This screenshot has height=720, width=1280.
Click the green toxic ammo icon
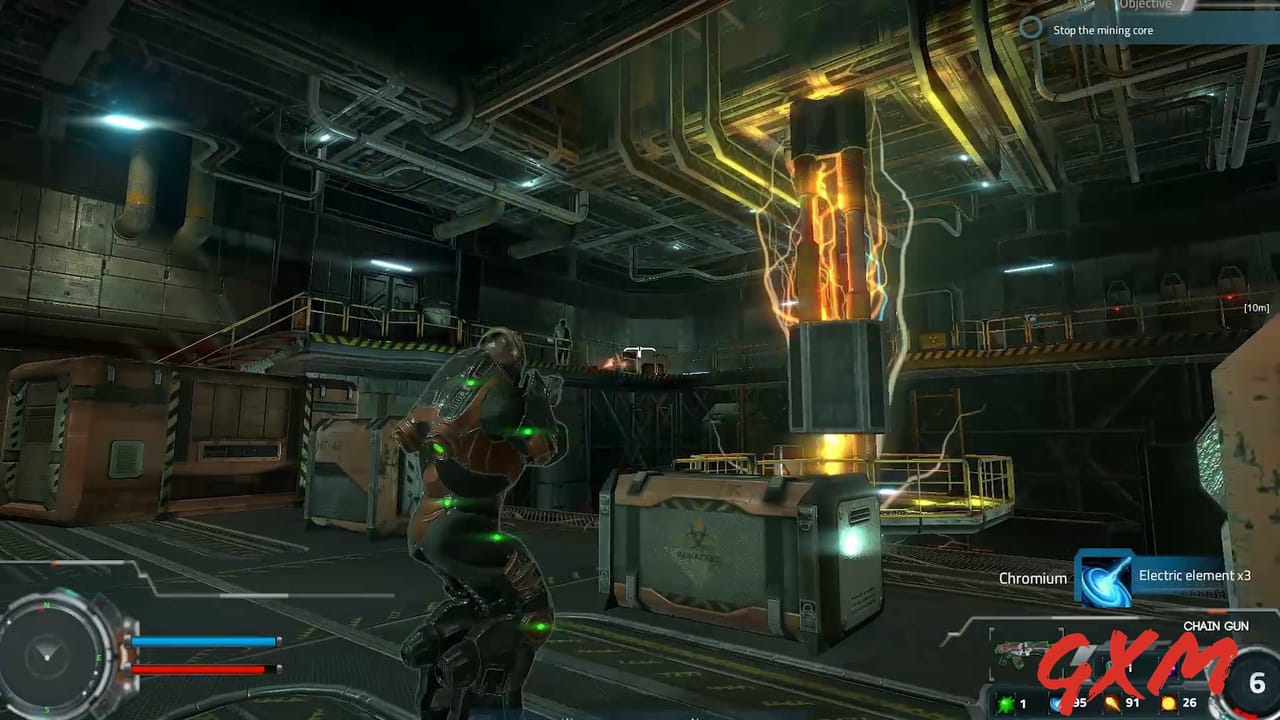[1005, 703]
